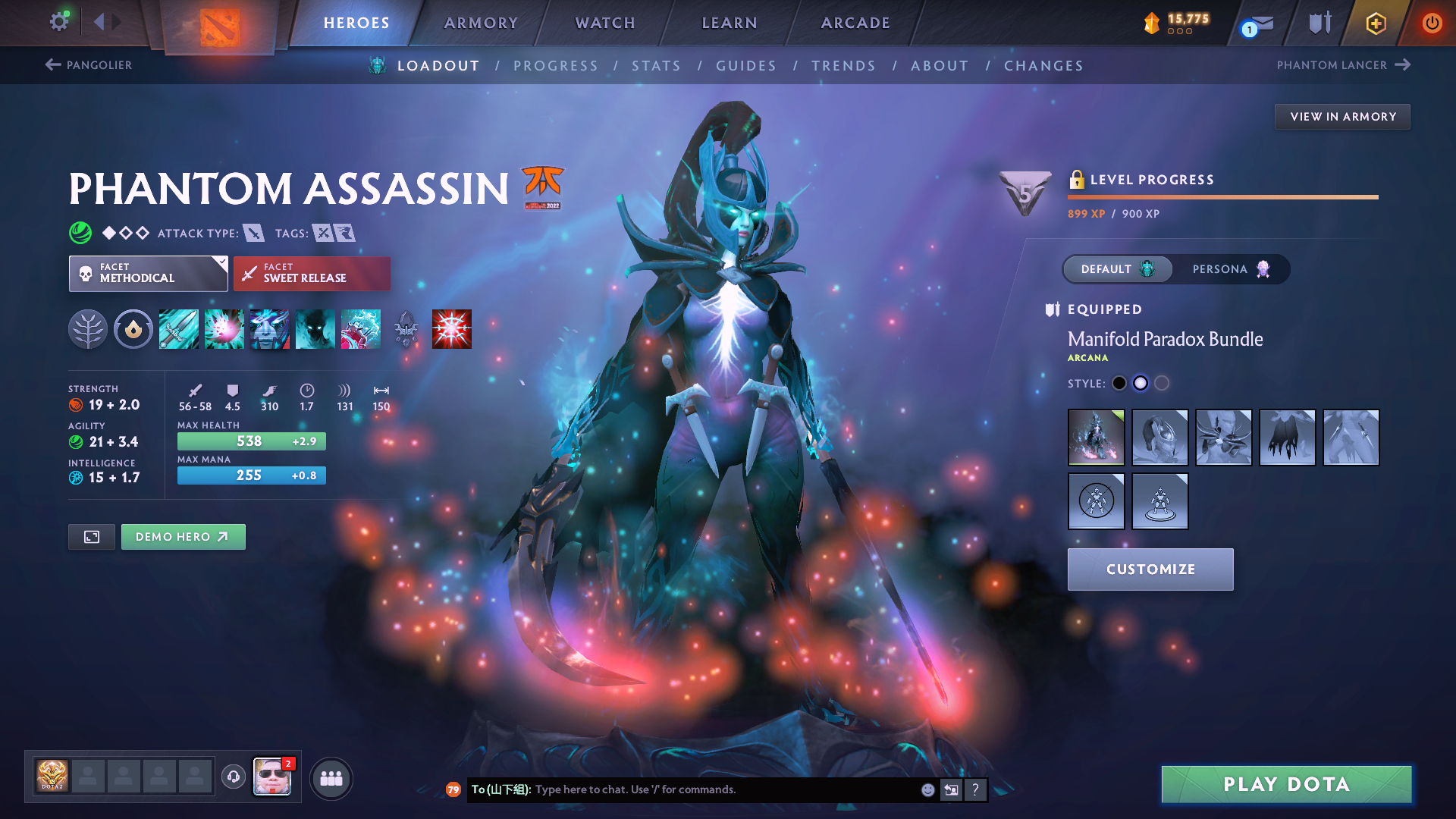Screen dimensions: 1456x819
Task: Open the Guides section
Action: 746,66
